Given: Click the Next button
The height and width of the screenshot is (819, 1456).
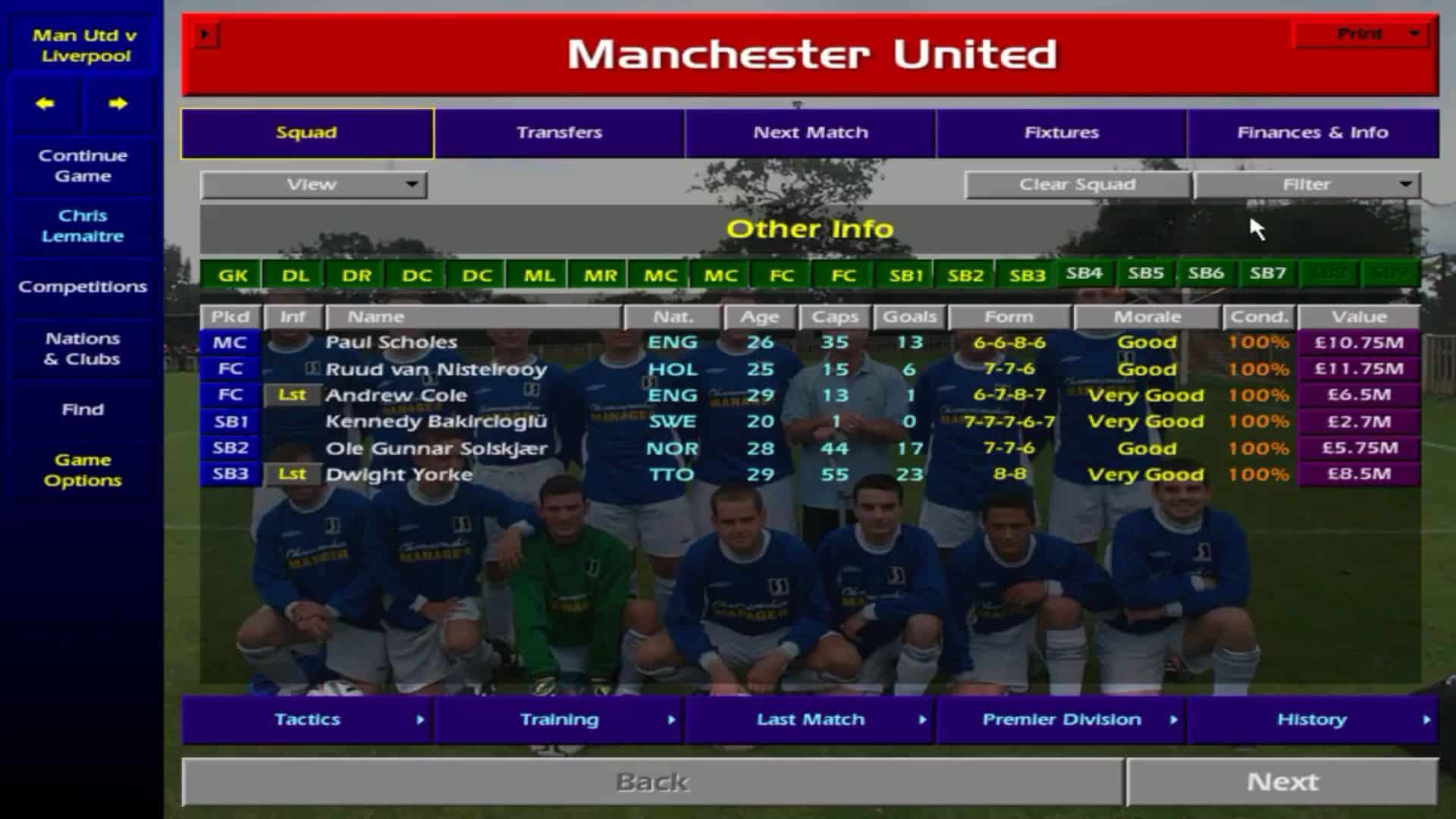Looking at the screenshot, I should (1282, 781).
